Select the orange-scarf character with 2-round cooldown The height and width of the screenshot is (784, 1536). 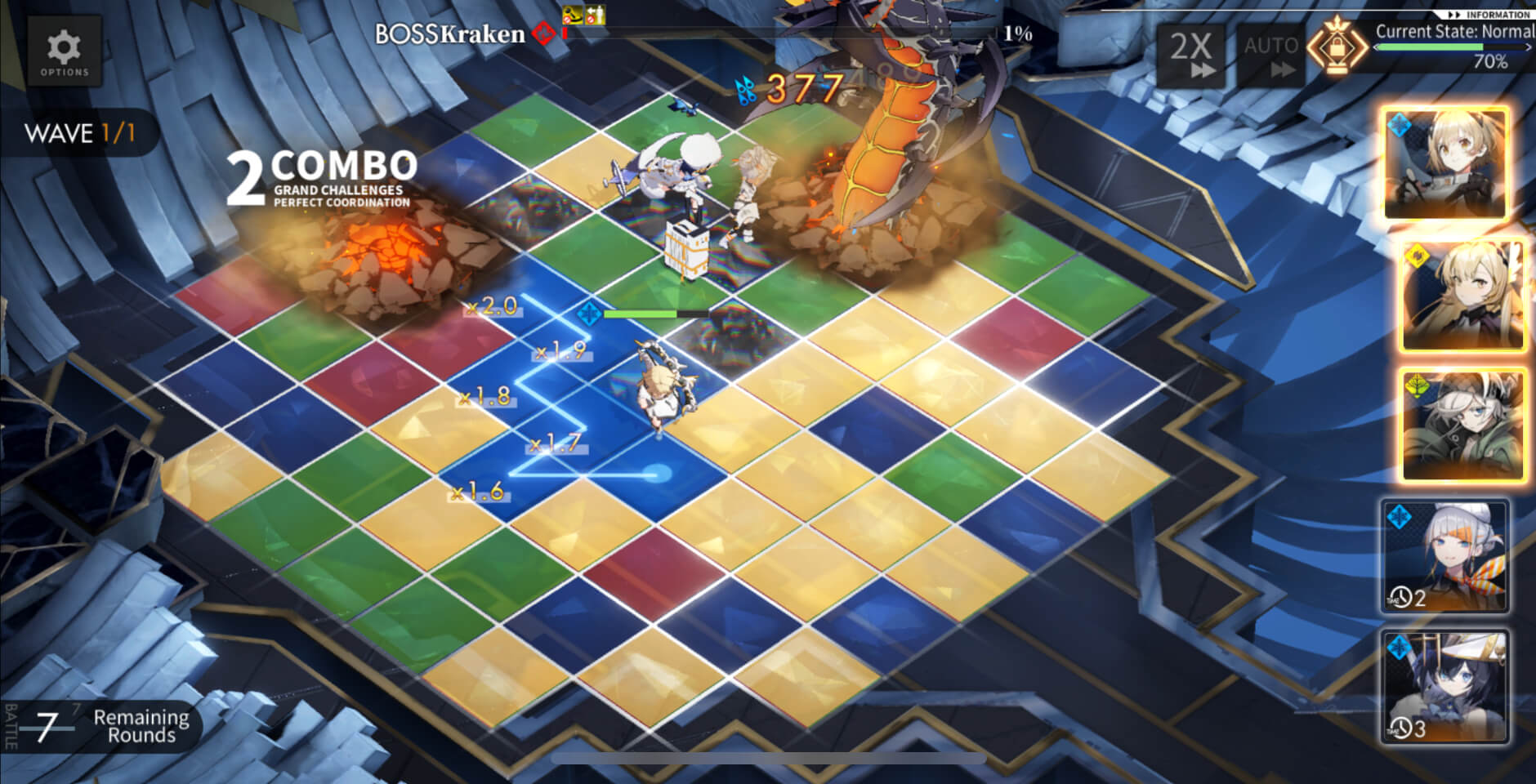pos(1445,556)
